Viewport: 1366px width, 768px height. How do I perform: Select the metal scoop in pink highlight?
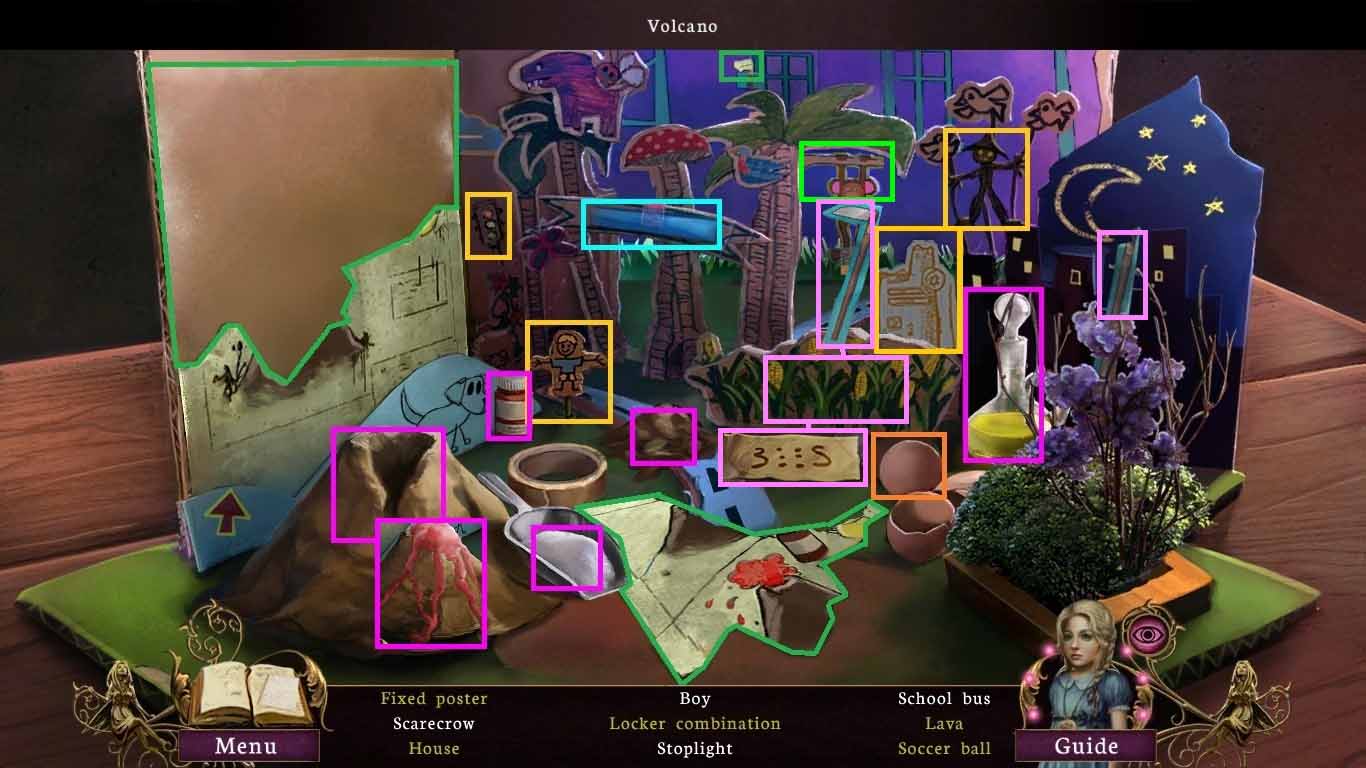(565, 555)
